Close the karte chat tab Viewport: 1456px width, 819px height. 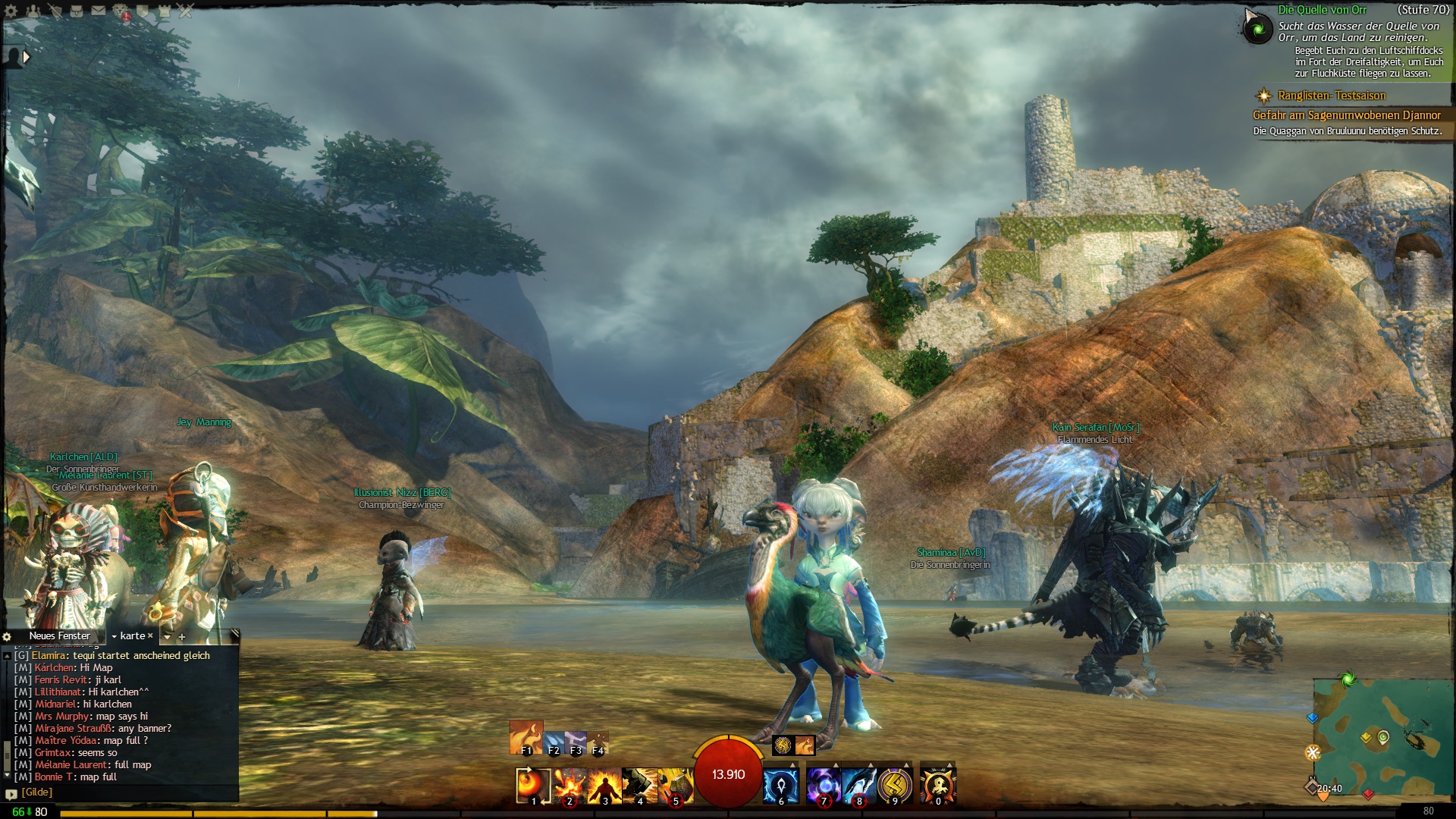click(150, 636)
